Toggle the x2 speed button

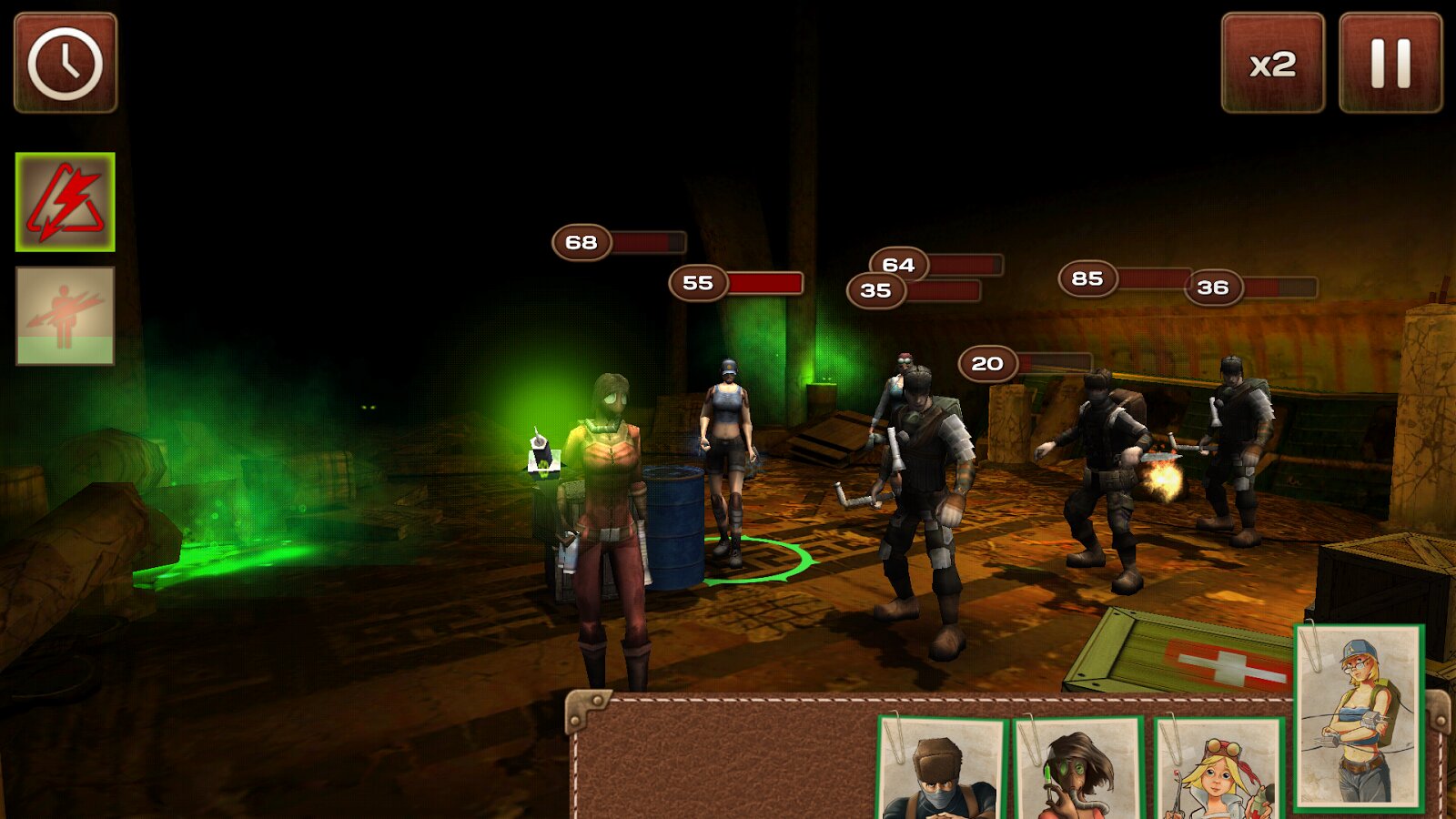[x=1272, y=63]
